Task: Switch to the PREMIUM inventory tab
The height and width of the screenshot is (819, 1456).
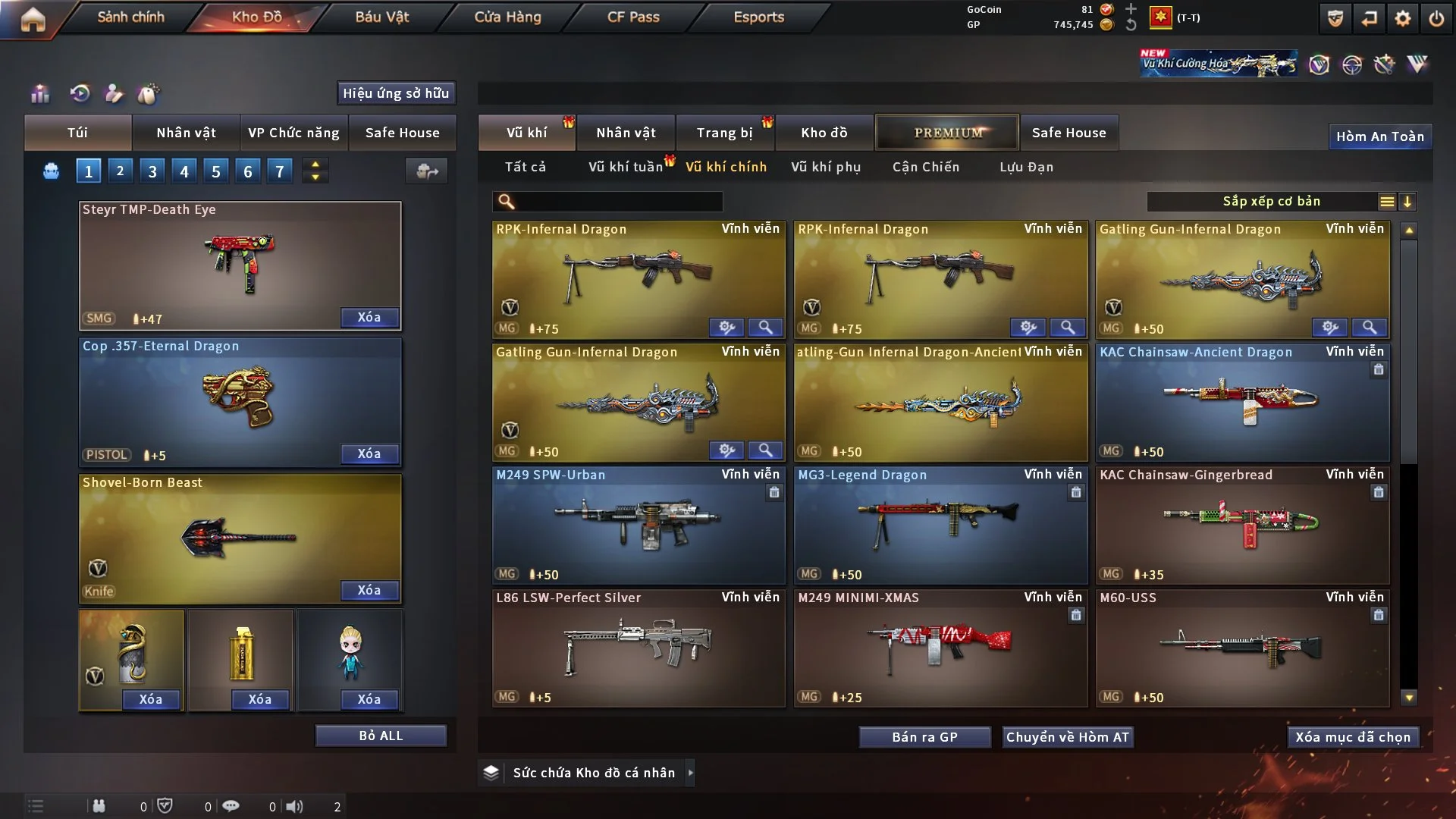Action: 947,133
